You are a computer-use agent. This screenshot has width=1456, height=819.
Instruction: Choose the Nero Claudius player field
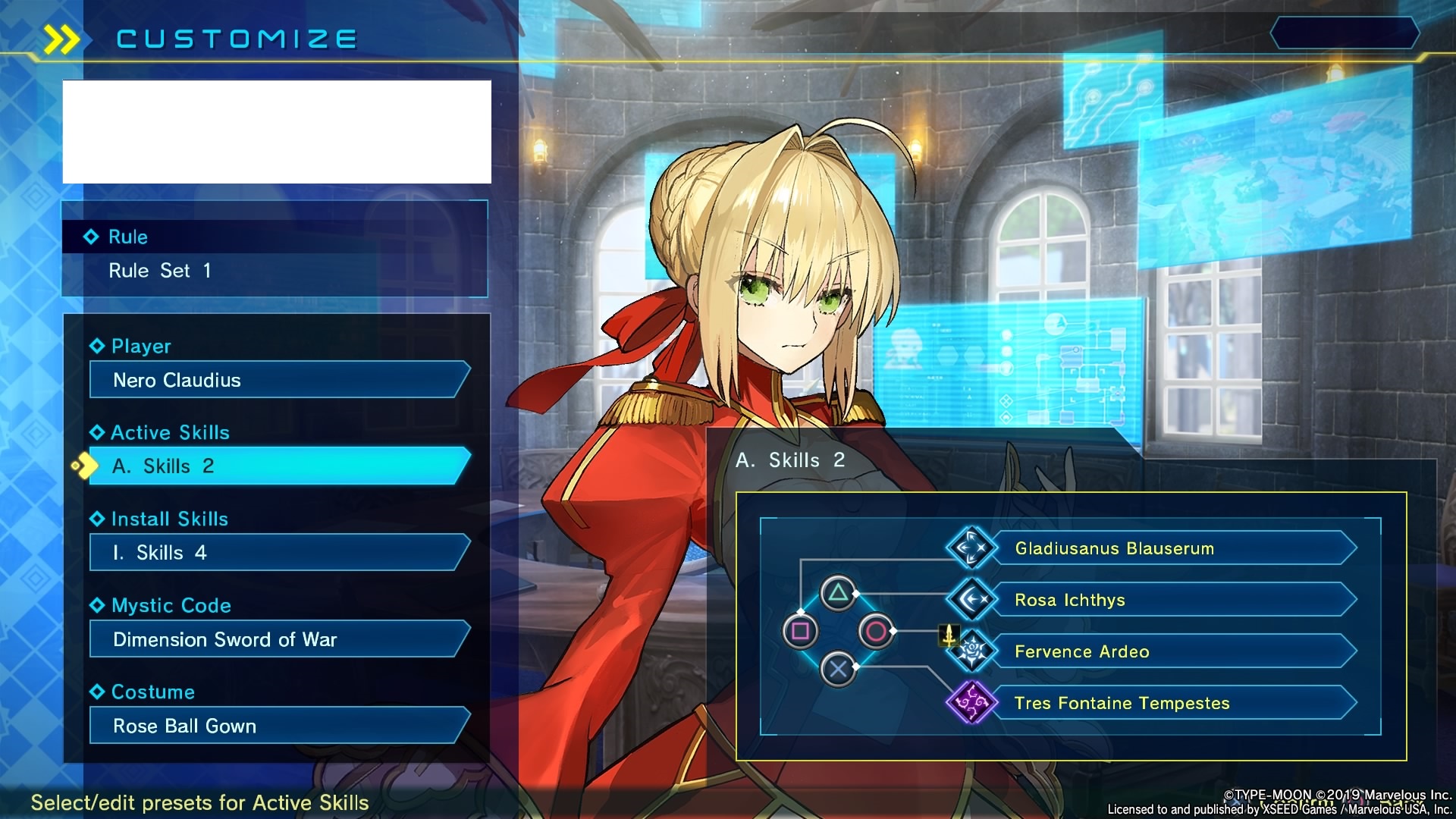(278, 380)
